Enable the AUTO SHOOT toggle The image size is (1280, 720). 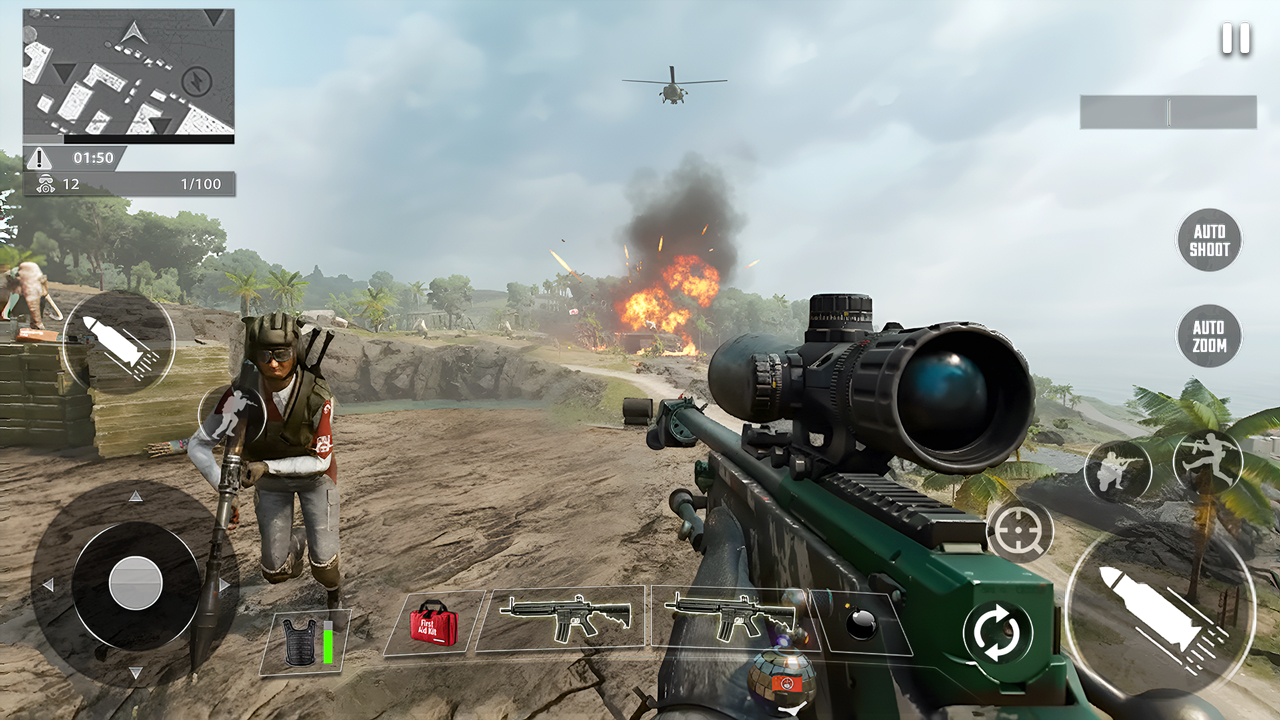click(1208, 240)
